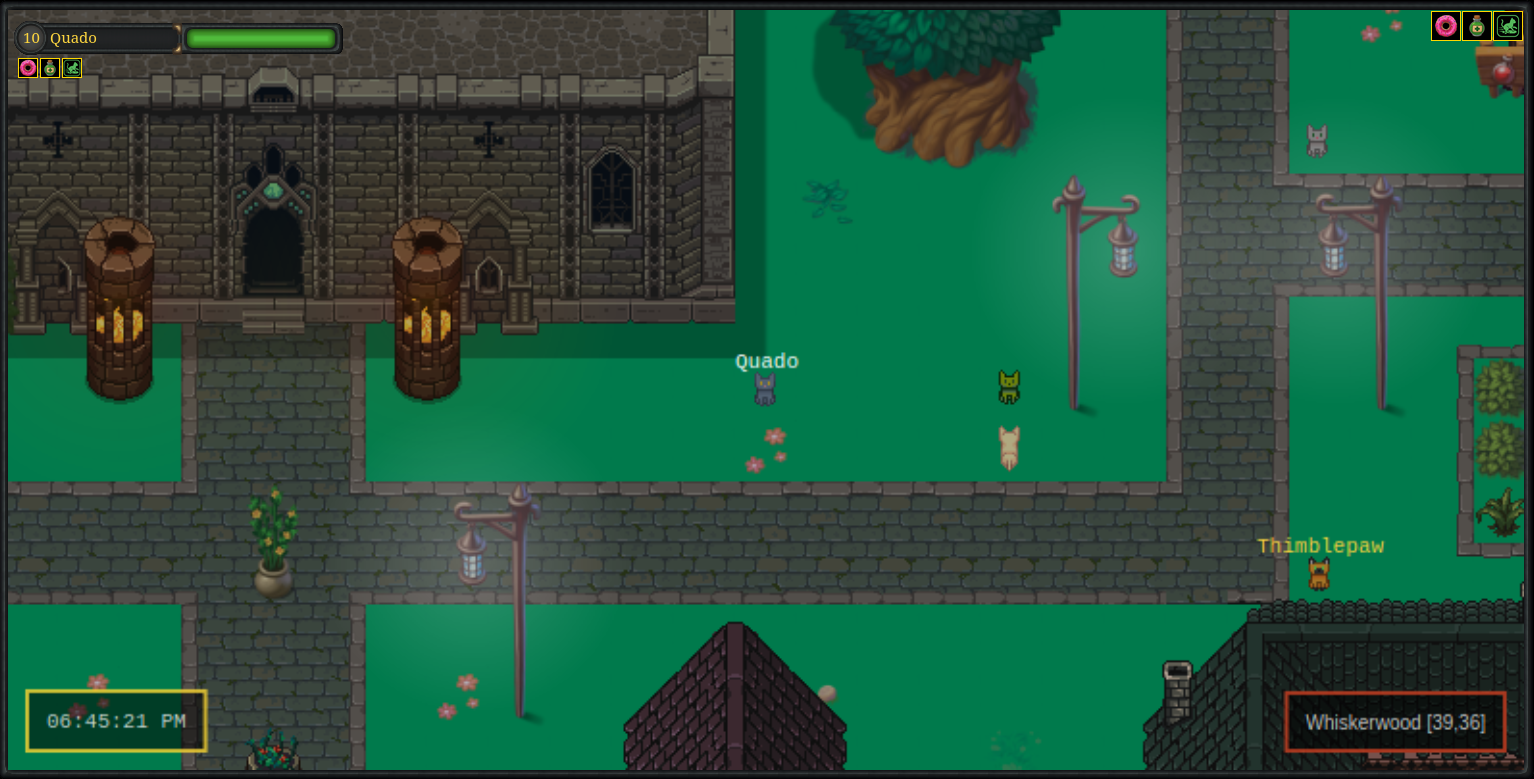Activate the sprint cat ability icon
This screenshot has height=779, width=1534.
coord(71,68)
